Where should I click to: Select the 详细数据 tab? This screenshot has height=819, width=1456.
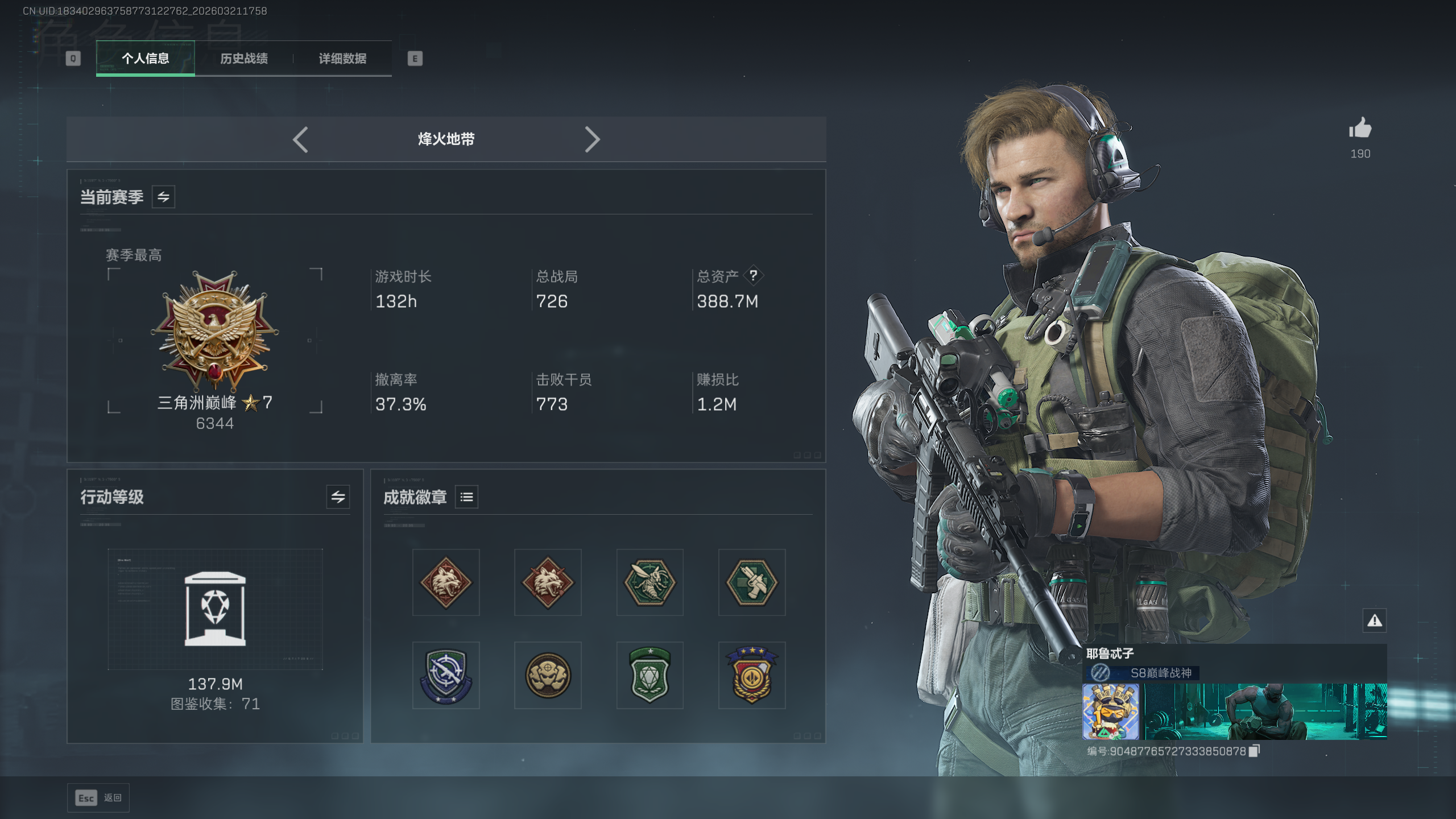[342, 58]
